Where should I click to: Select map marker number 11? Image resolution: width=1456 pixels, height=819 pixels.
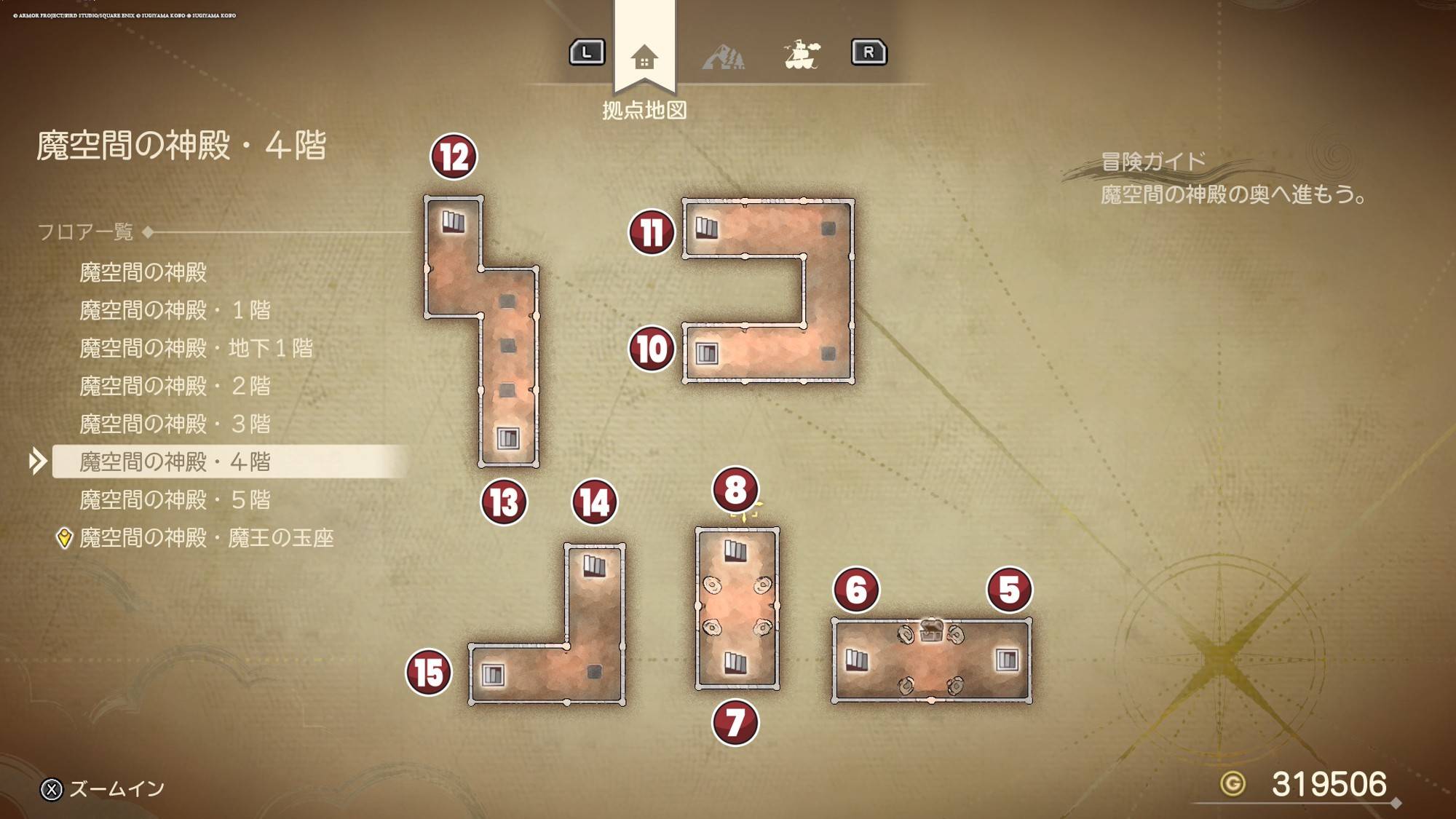(652, 233)
